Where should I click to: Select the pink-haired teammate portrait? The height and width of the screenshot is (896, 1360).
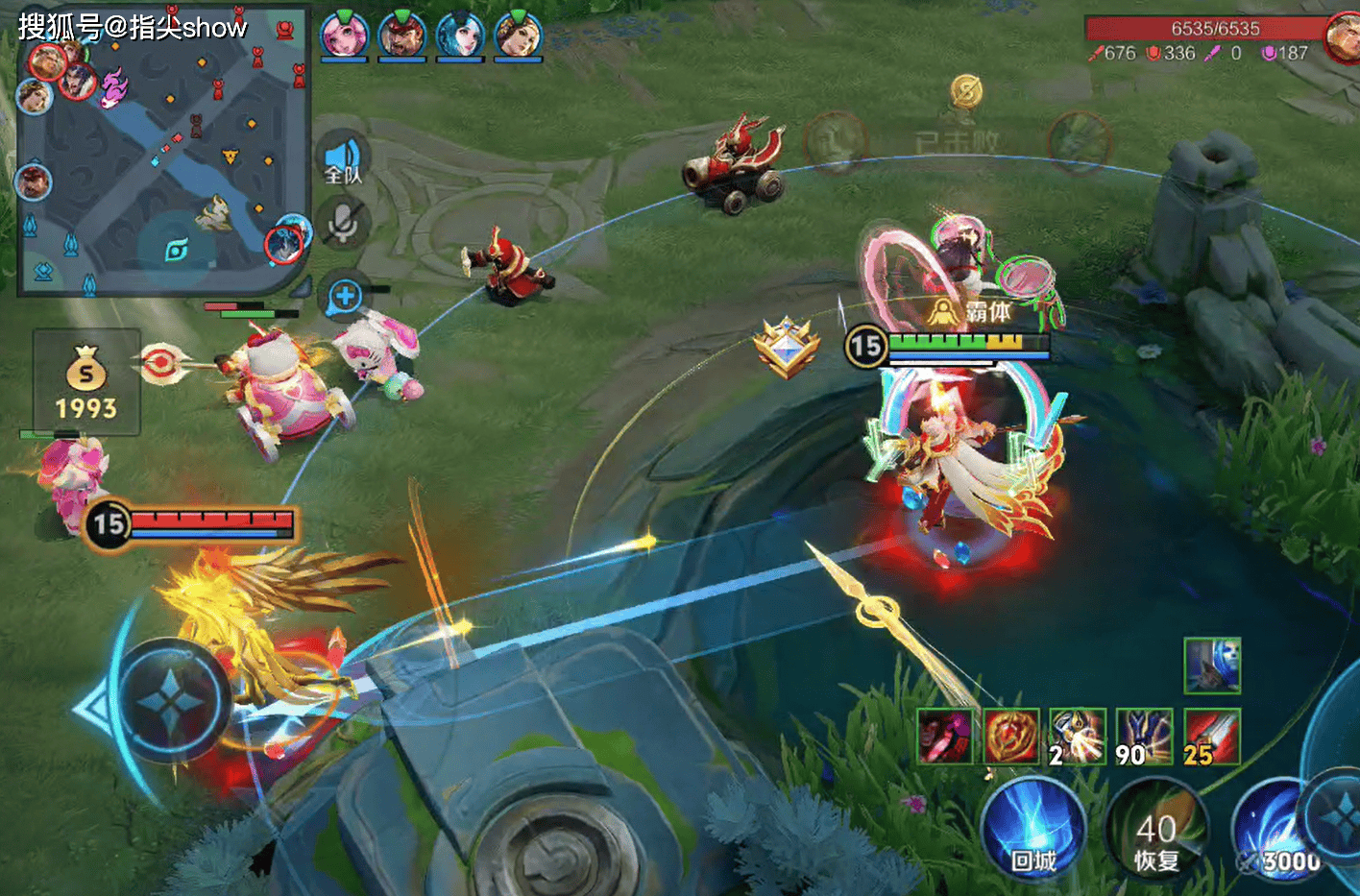[343, 36]
